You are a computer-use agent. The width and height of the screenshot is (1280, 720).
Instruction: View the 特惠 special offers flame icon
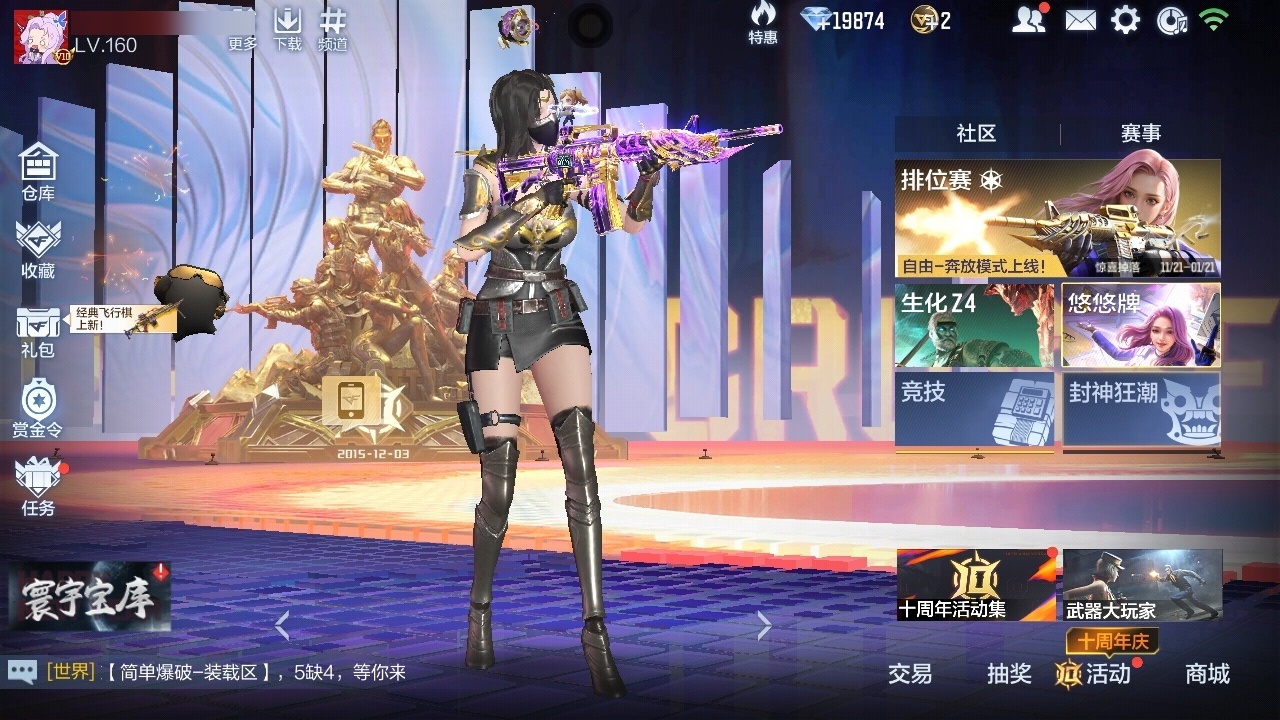point(762,25)
